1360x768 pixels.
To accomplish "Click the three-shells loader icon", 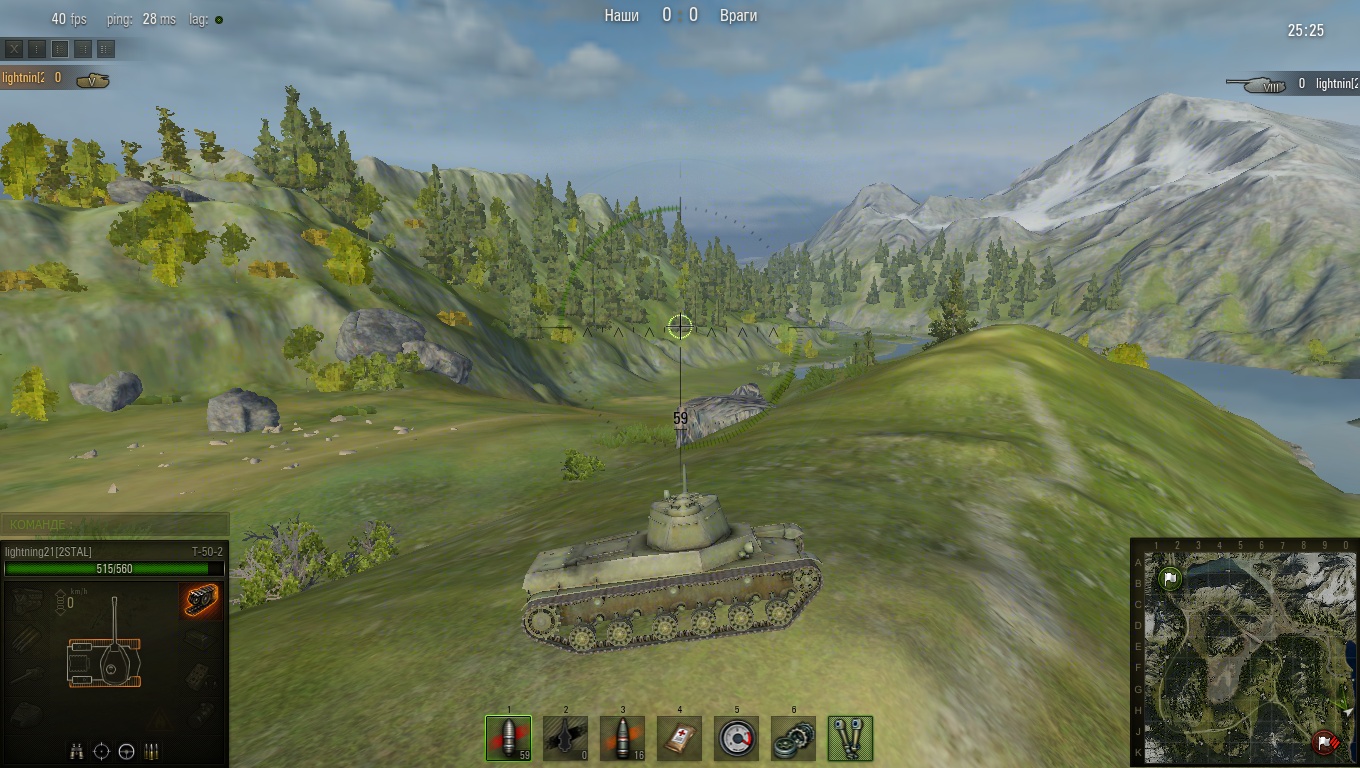I will pyautogui.click(x=151, y=751).
